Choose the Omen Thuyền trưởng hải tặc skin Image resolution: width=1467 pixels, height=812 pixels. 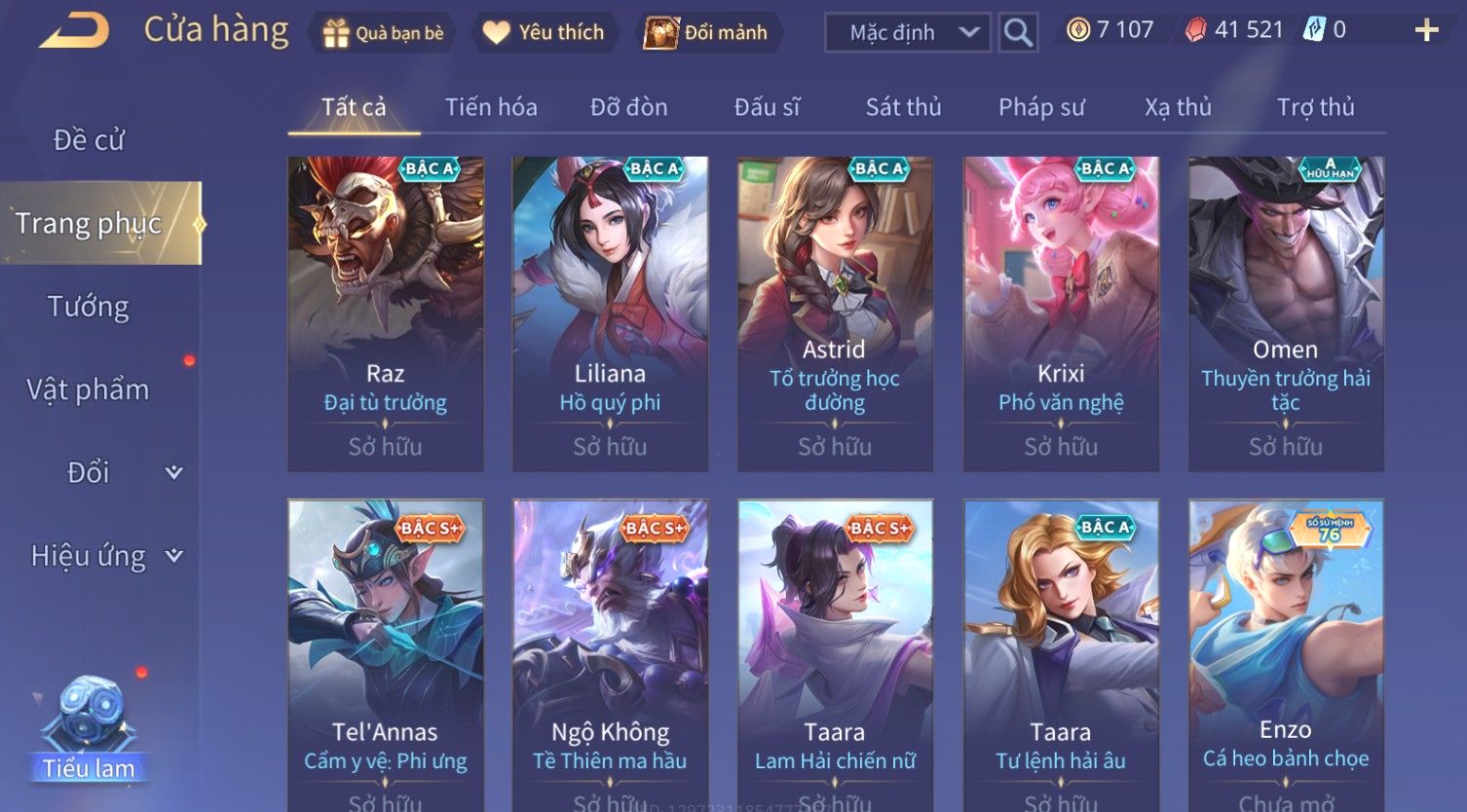click(1285, 314)
